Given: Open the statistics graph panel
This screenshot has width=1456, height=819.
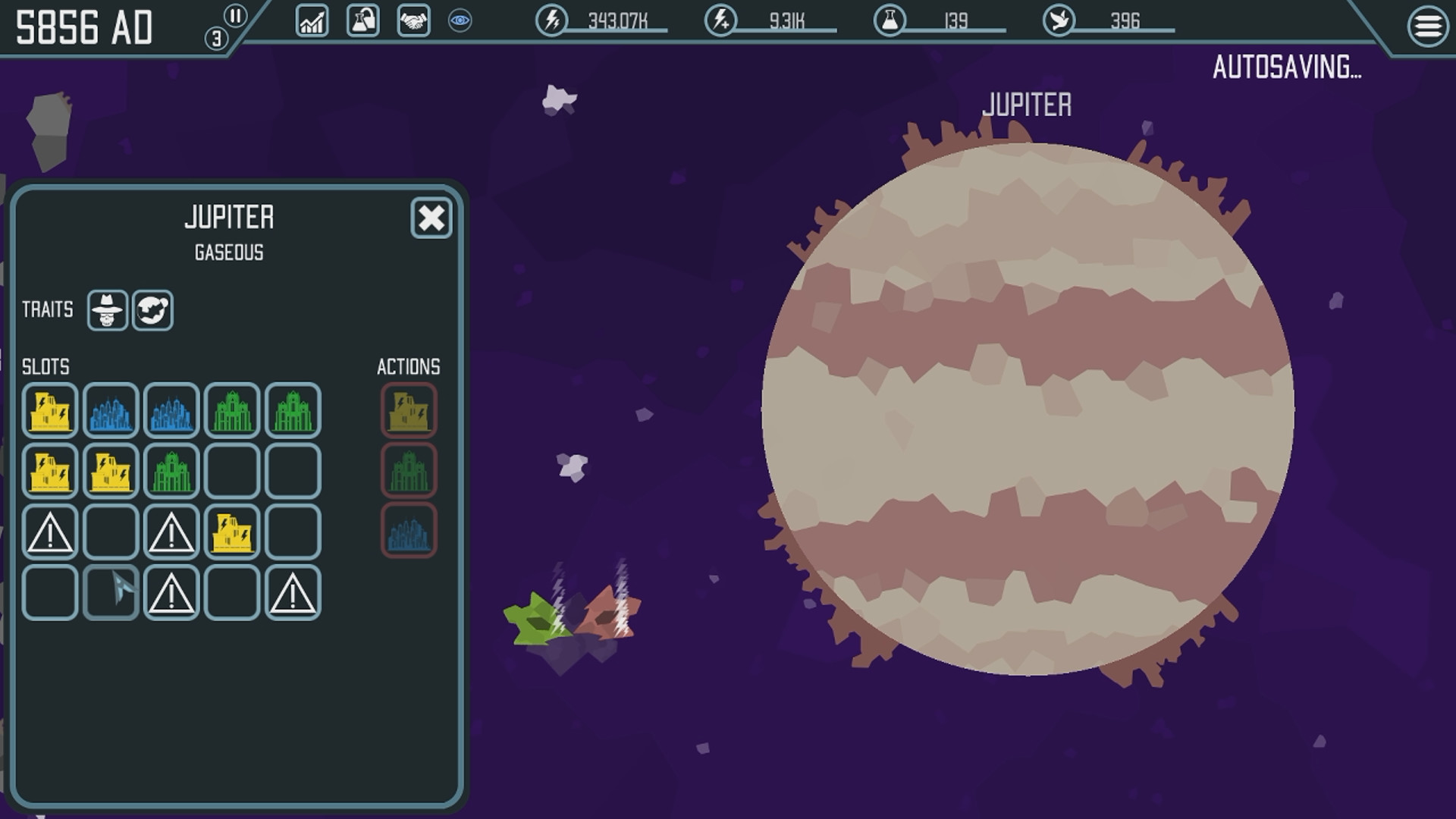Looking at the screenshot, I should 311,22.
